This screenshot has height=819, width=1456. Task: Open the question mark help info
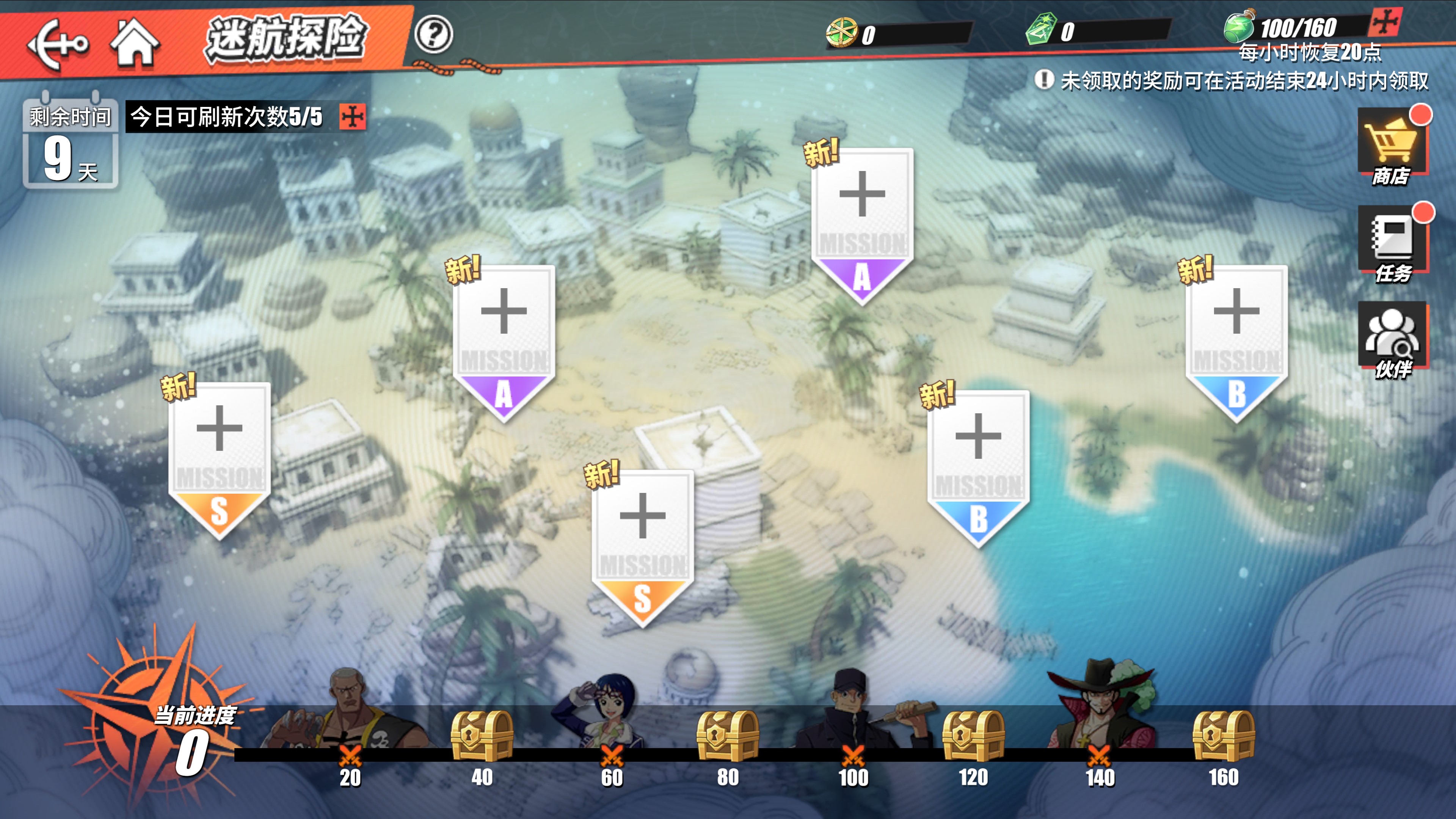click(x=433, y=35)
